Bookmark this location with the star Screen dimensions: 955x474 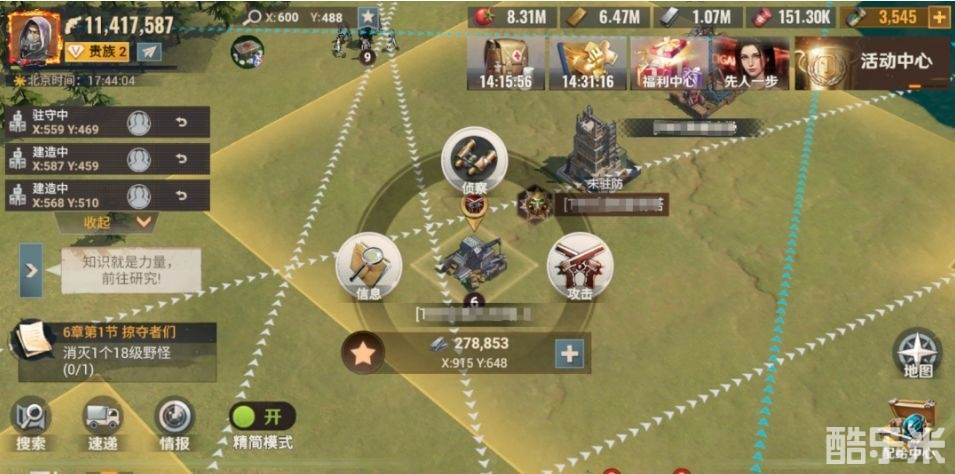(362, 353)
